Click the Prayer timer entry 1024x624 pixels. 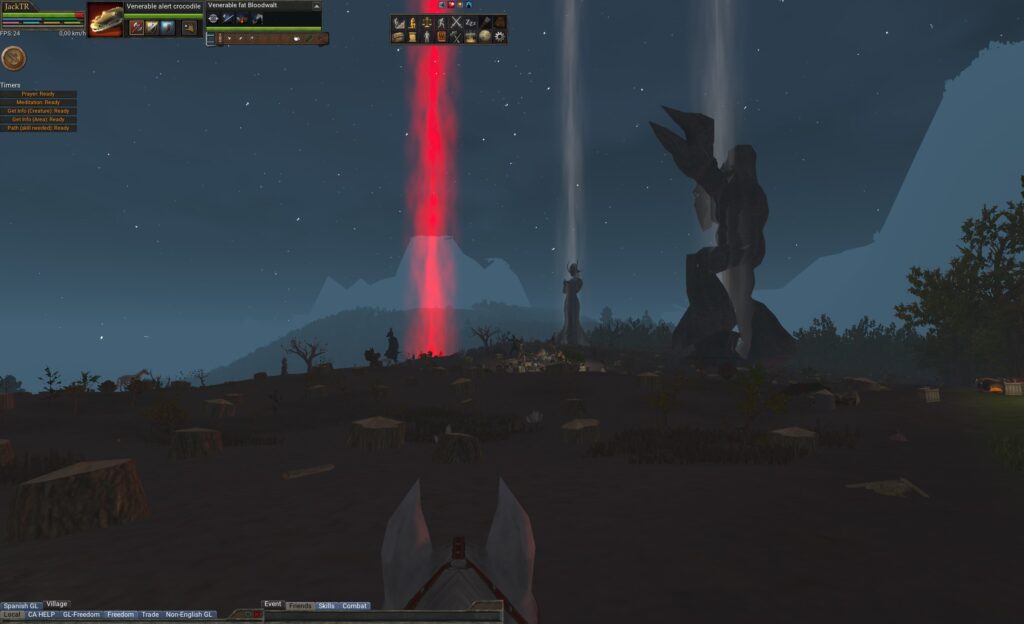(39, 94)
